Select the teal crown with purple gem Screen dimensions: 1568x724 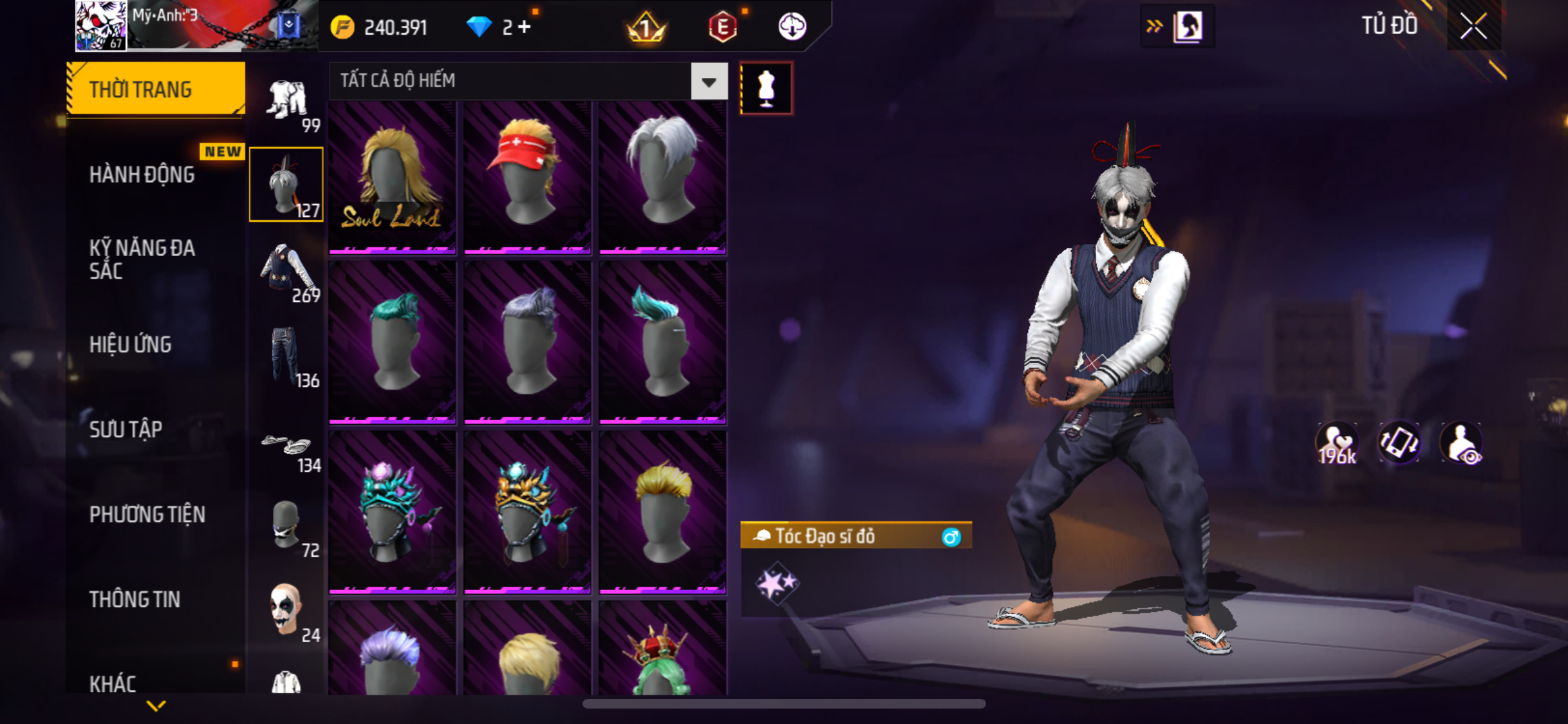tap(392, 512)
